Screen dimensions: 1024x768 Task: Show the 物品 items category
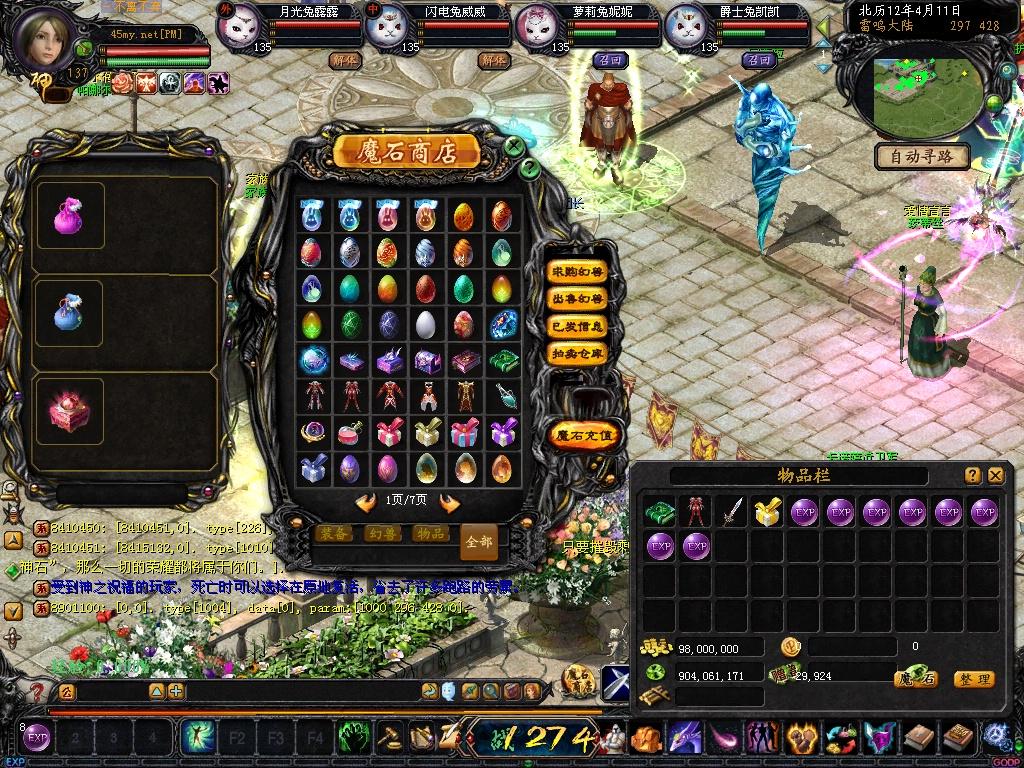pyautogui.click(x=430, y=534)
